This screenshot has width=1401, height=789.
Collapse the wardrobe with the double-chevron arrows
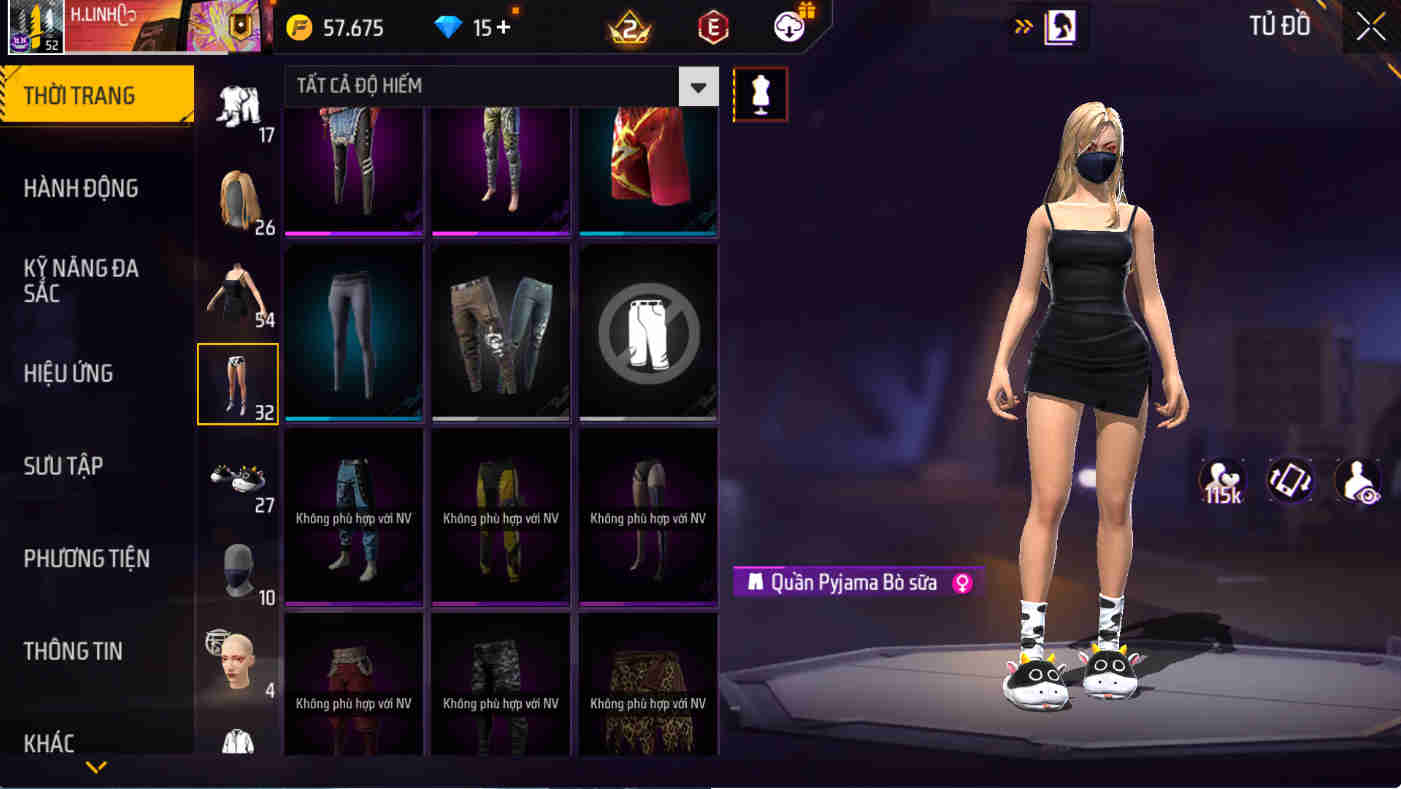[x=1022, y=27]
